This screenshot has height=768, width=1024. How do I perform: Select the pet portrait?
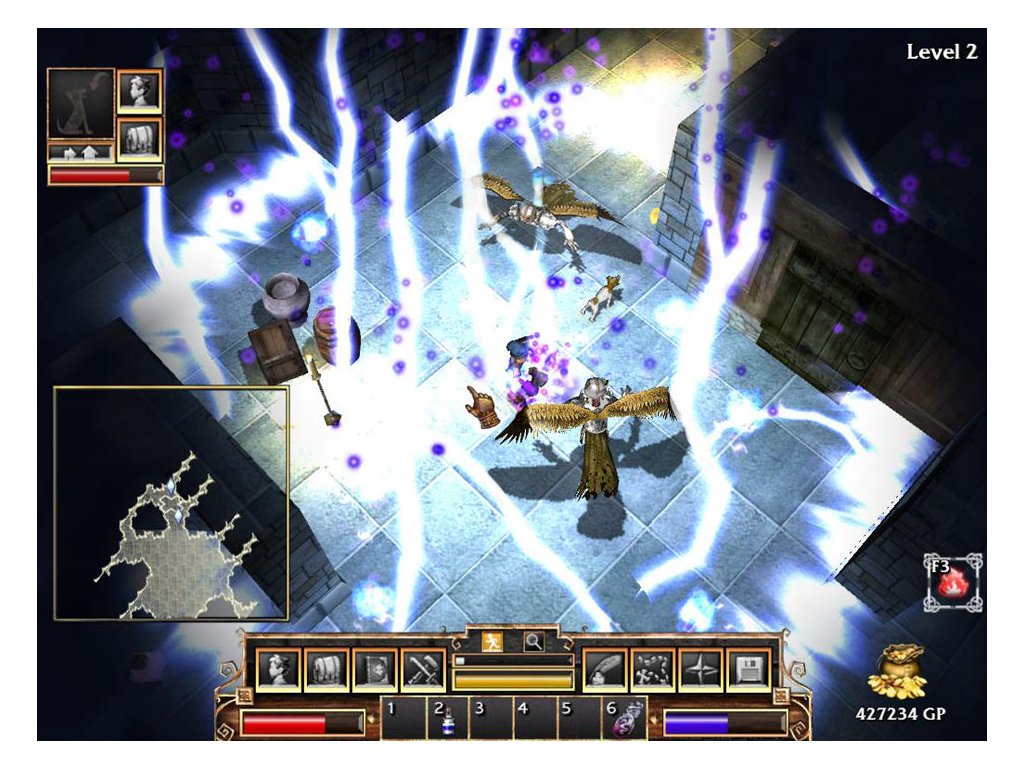[x=81, y=104]
